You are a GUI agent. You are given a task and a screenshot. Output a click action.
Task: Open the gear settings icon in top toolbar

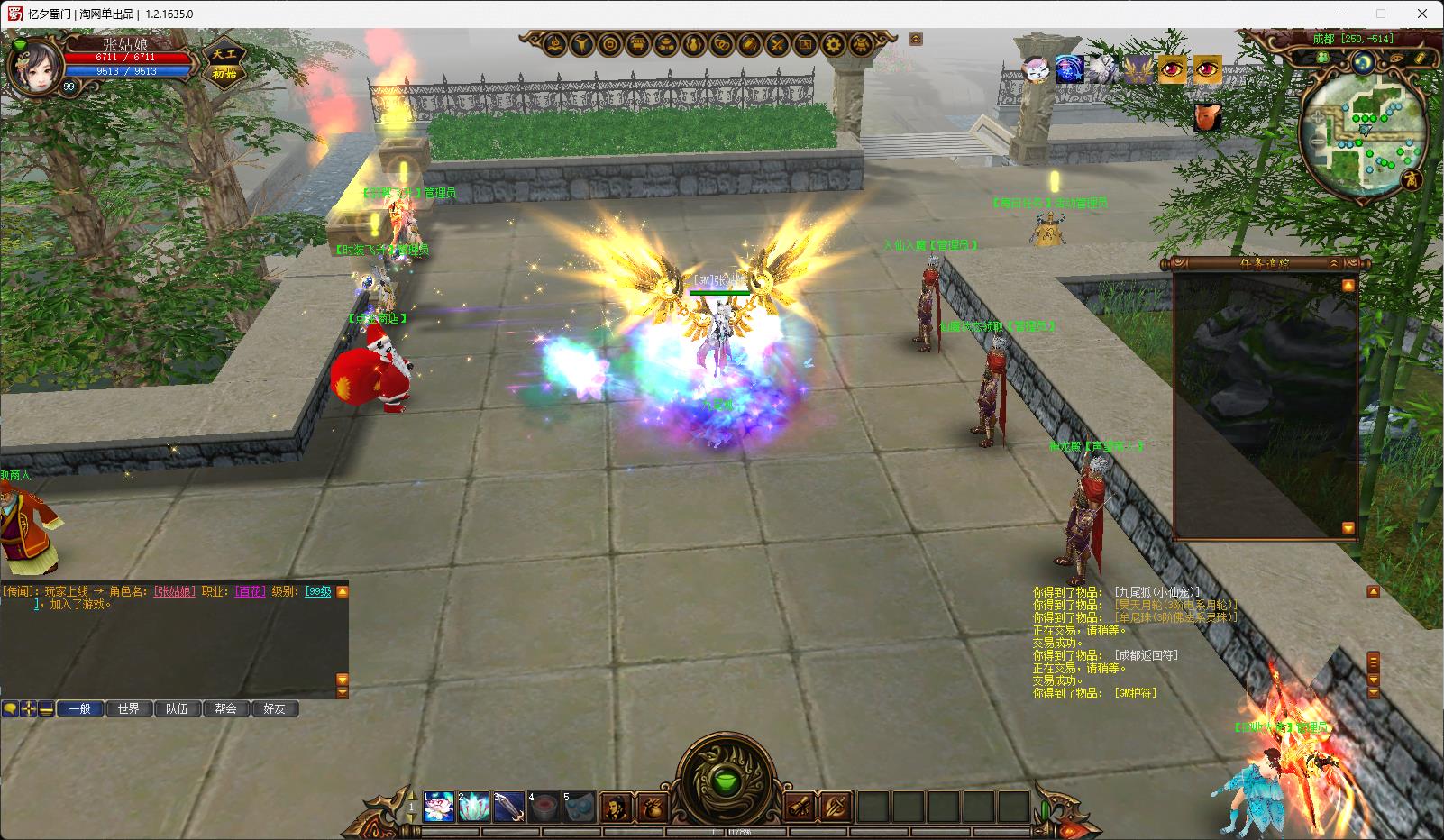pyautogui.click(x=834, y=43)
